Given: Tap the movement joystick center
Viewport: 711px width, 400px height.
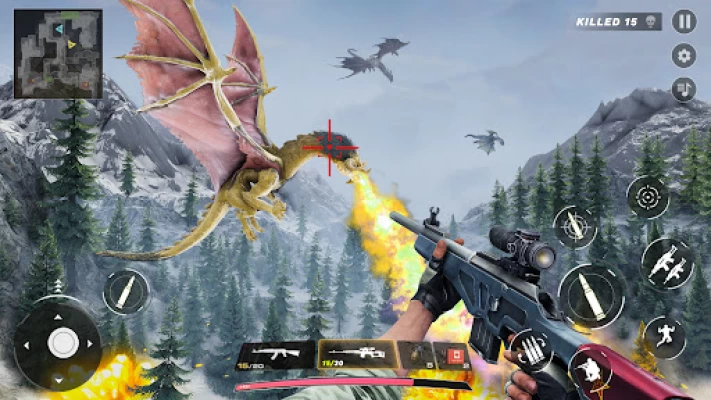Looking at the screenshot, I should pos(62,343).
